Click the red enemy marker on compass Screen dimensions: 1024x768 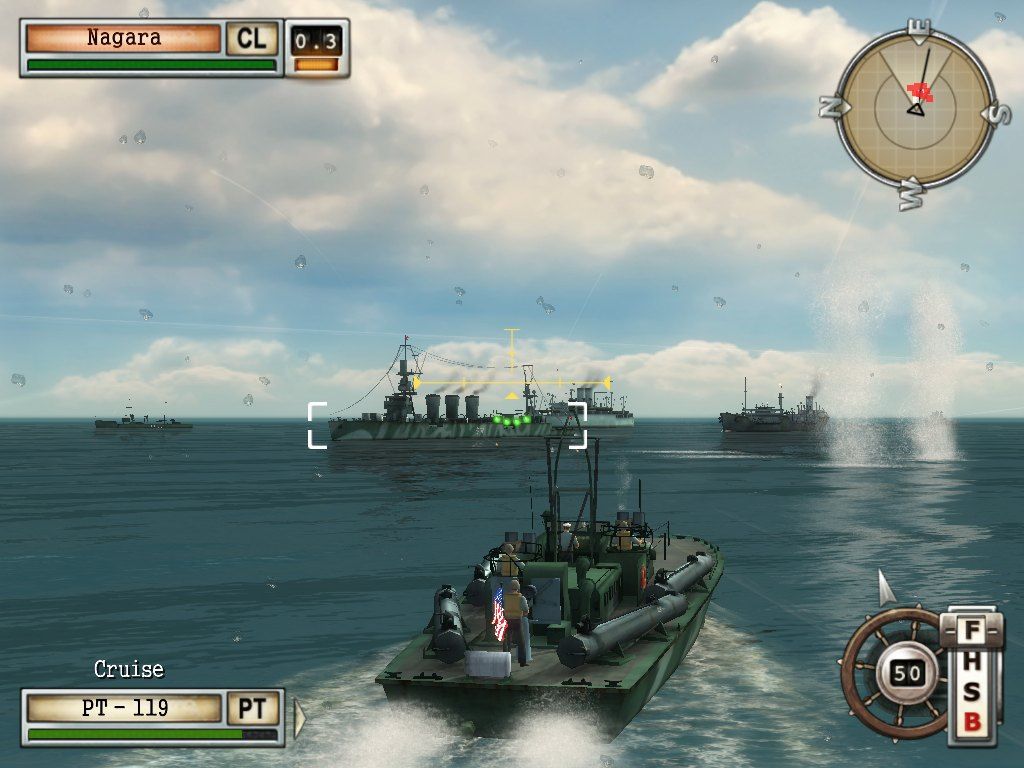click(x=919, y=92)
